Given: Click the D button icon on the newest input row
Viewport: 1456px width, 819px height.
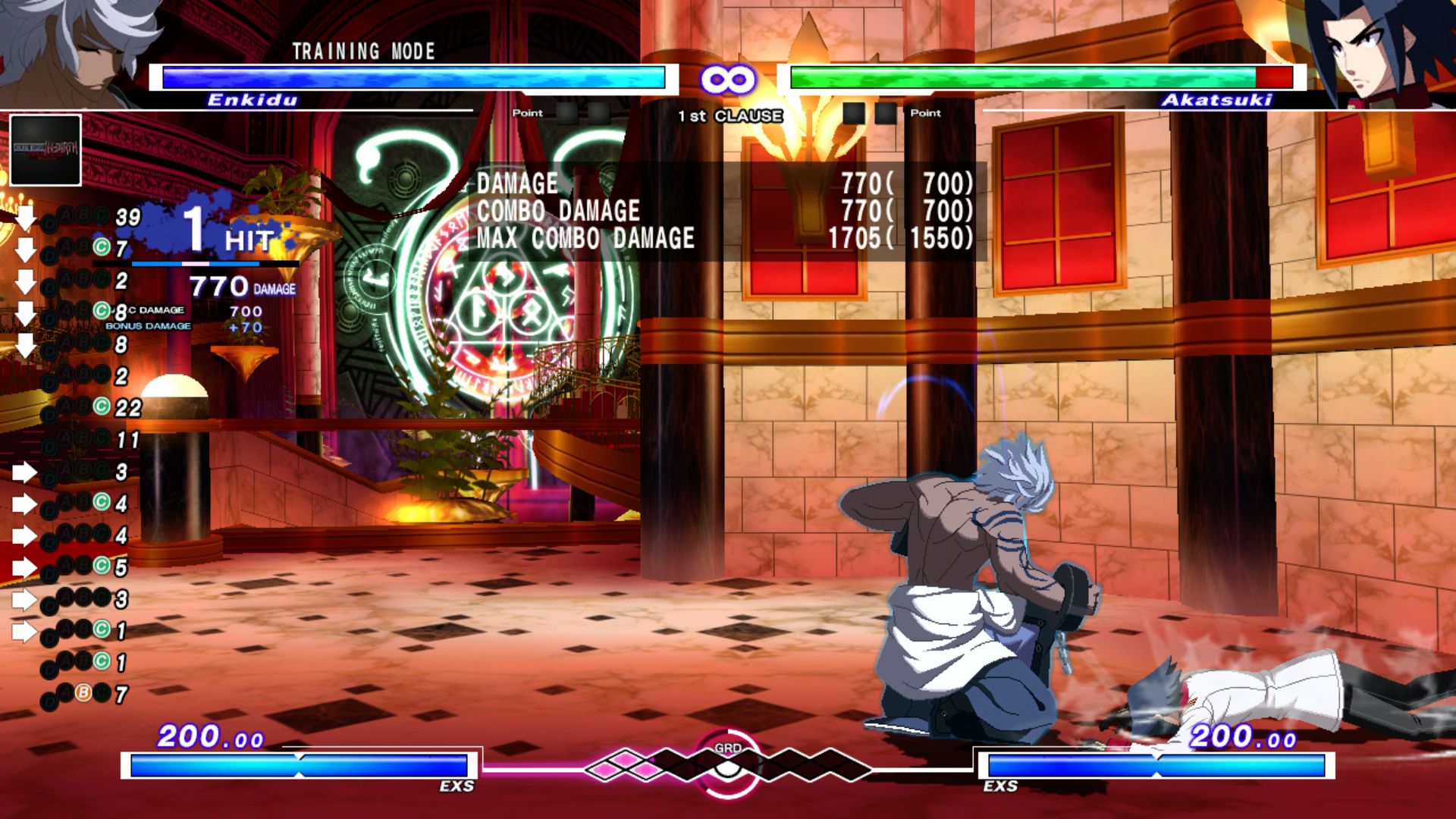Looking at the screenshot, I should click(49, 221).
